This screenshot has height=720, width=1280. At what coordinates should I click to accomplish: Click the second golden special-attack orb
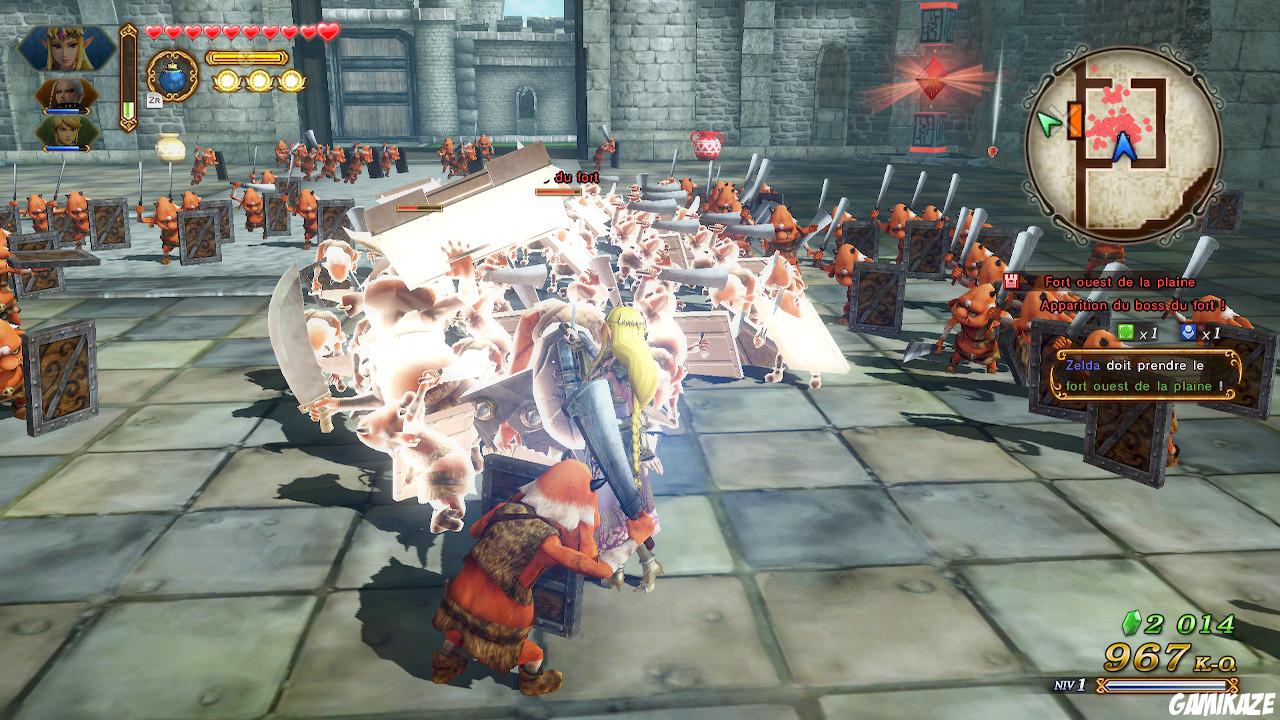[261, 81]
